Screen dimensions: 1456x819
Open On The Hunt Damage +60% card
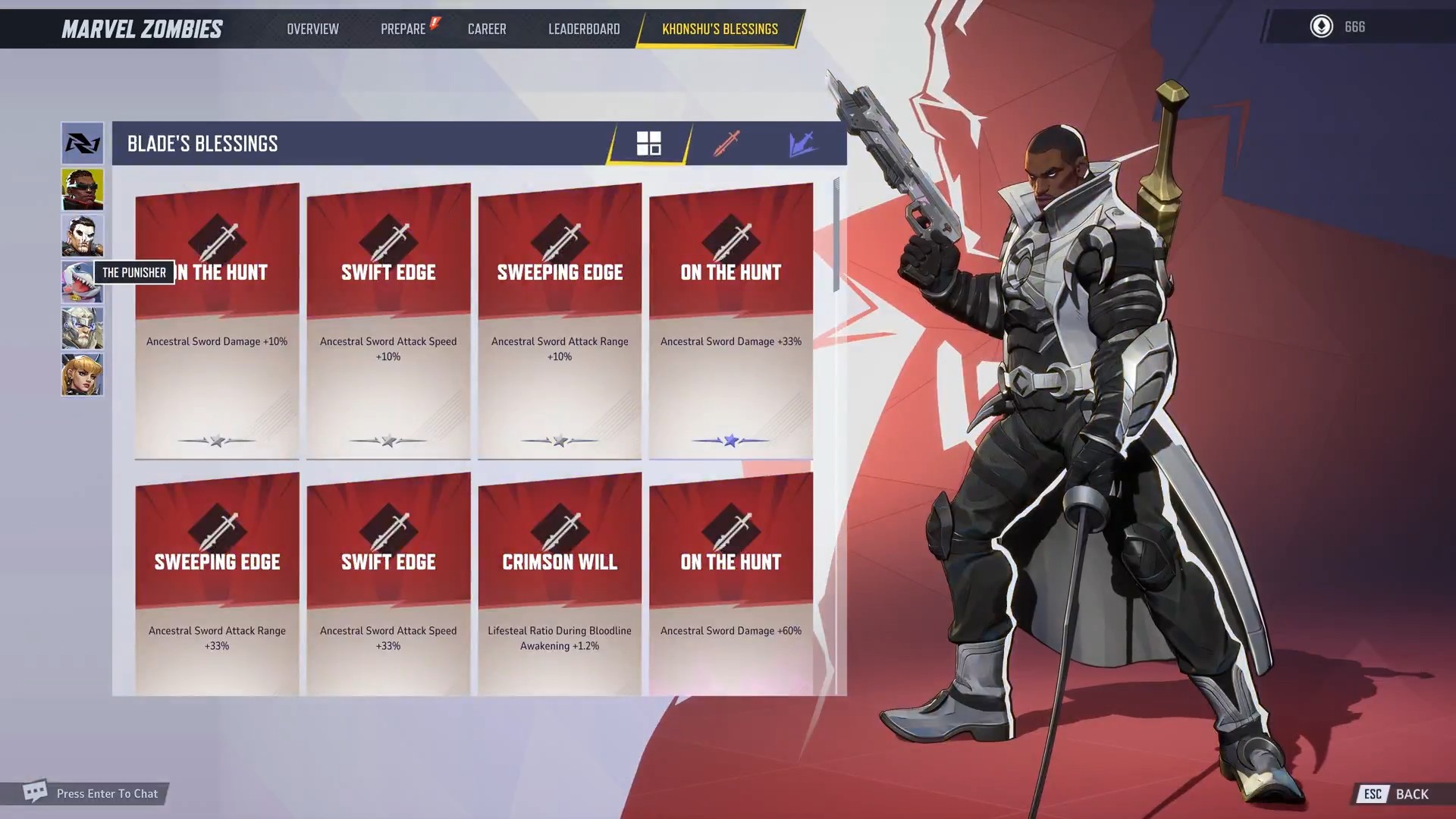coord(731,584)
